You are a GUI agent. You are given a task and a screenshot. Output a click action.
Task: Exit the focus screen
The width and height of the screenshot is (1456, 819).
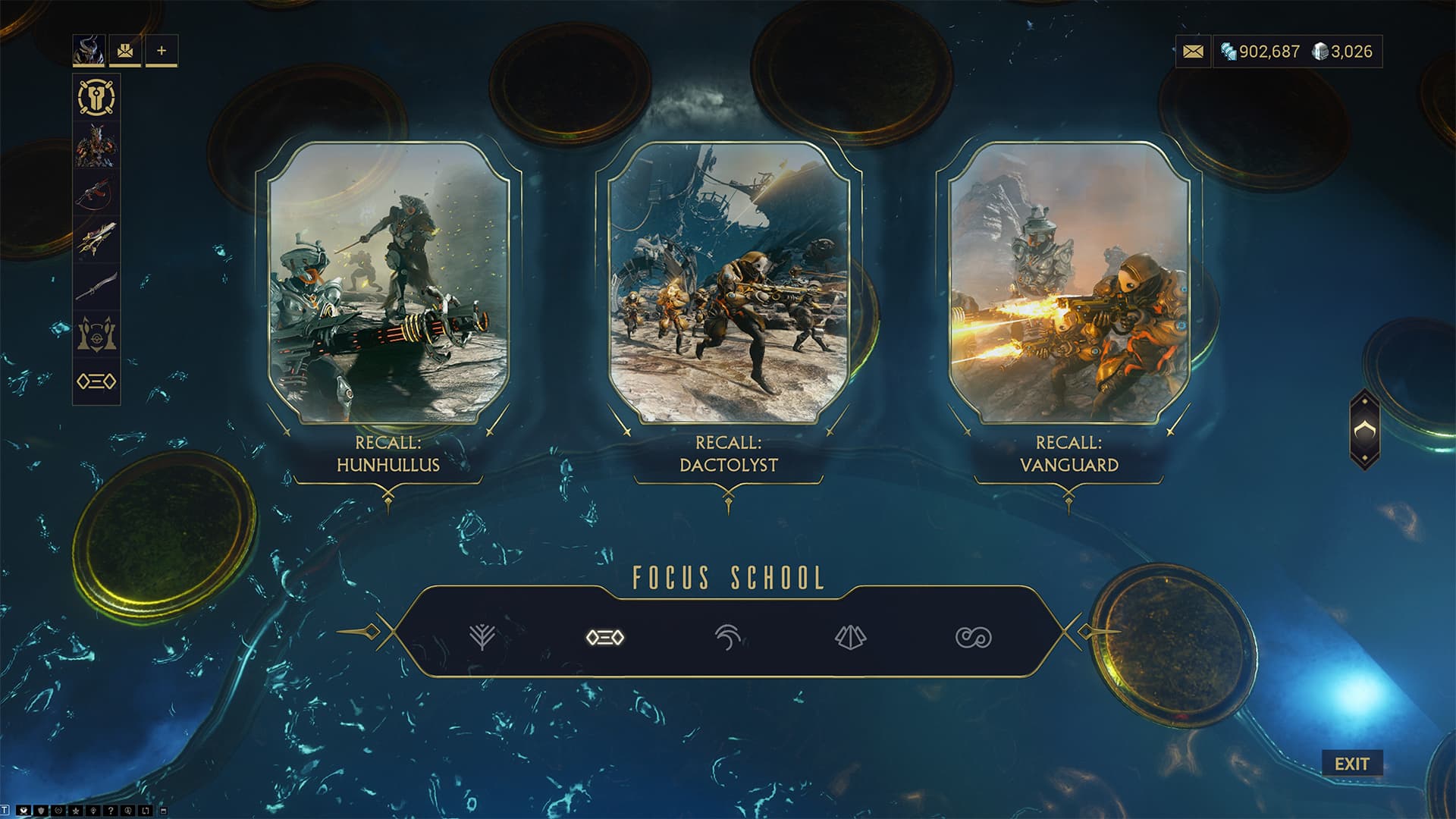(1351, 764)
